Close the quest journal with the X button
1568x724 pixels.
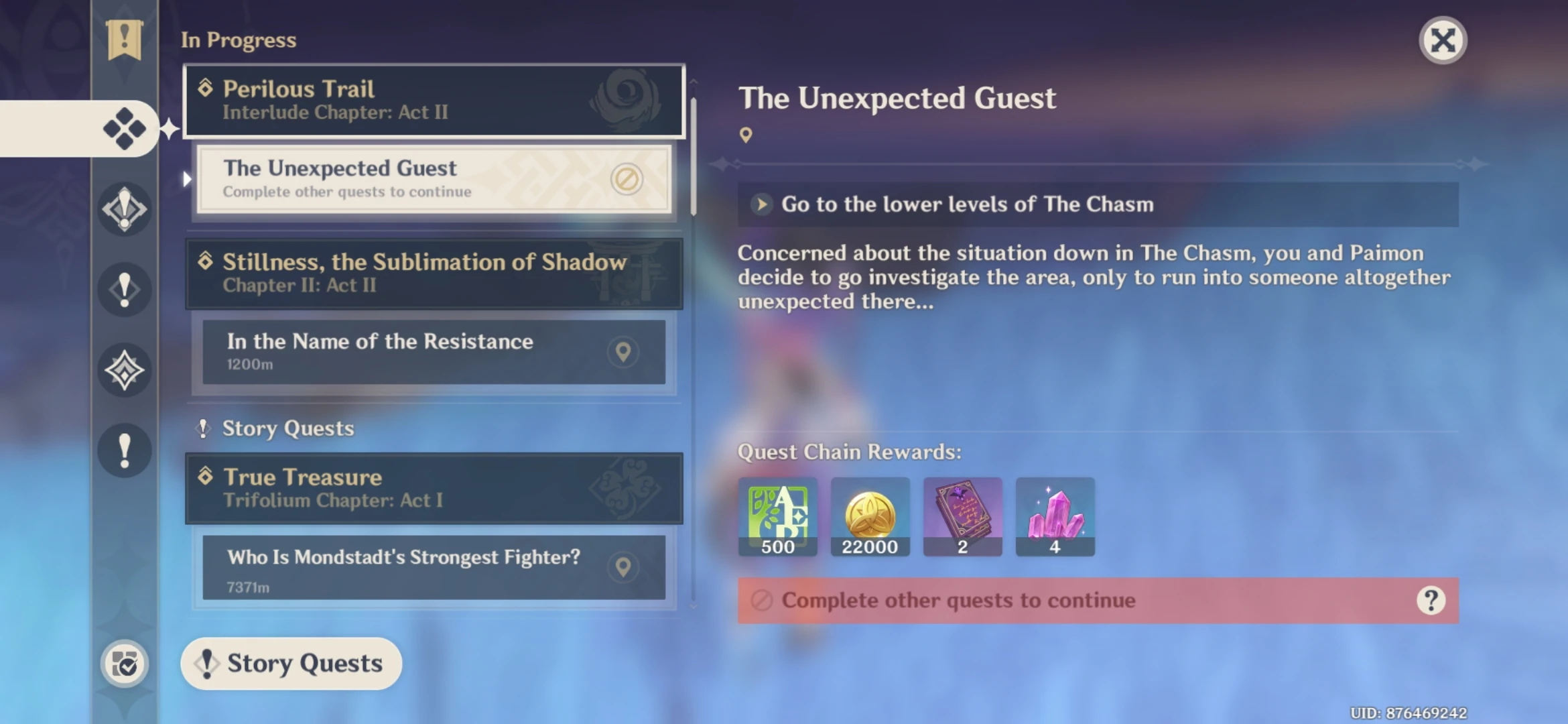1442,40
